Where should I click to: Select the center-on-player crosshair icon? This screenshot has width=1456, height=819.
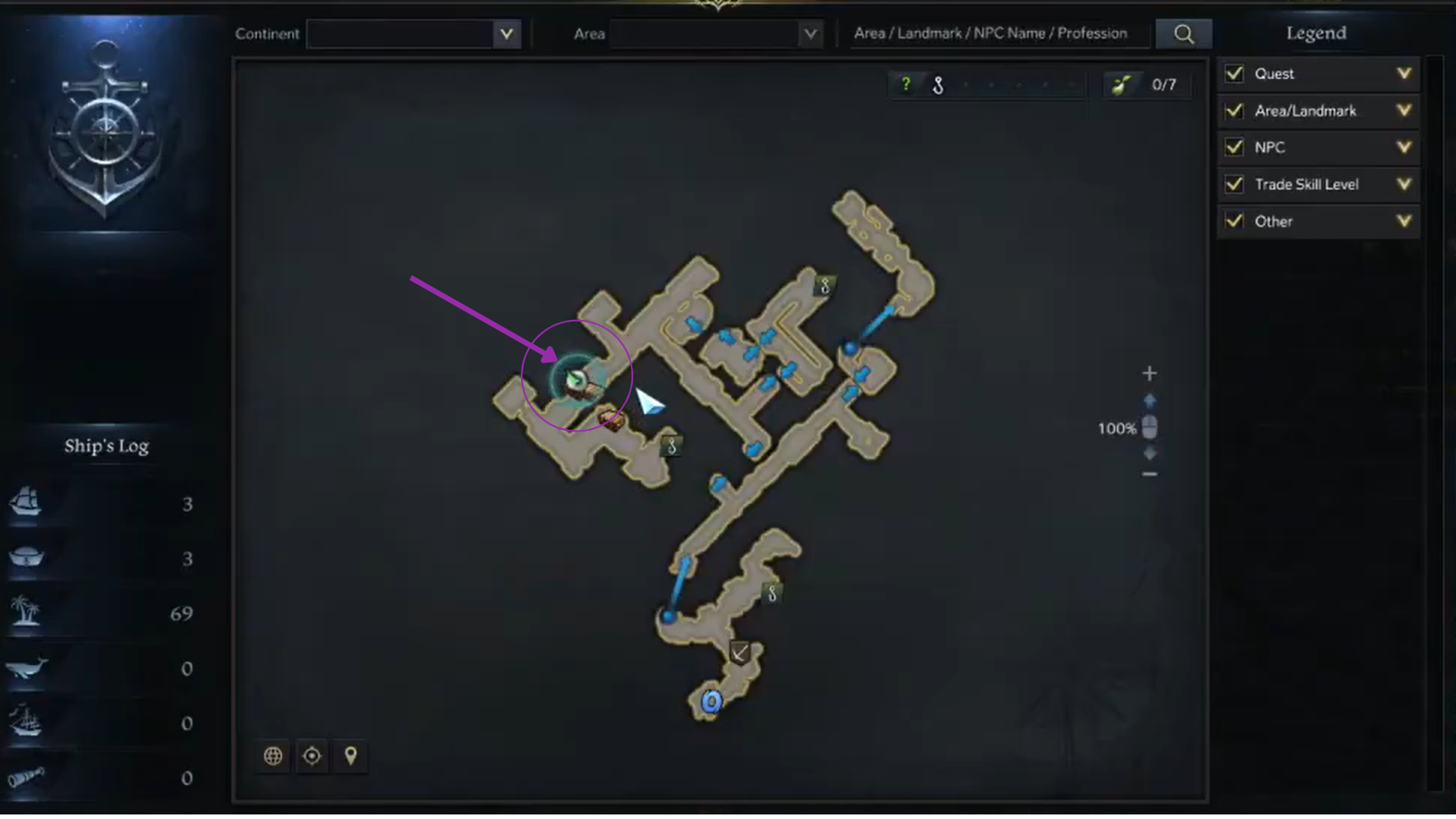pyautogui.click(x=312, y=756)
